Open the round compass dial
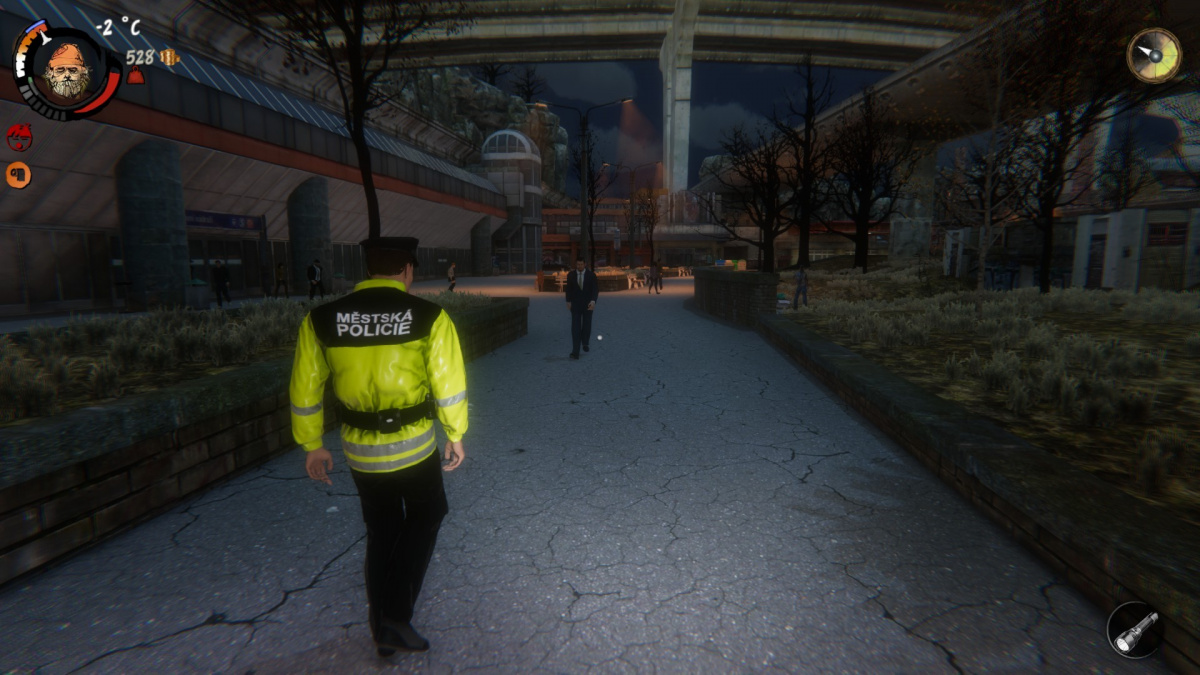 click(x=1154, y=54)
